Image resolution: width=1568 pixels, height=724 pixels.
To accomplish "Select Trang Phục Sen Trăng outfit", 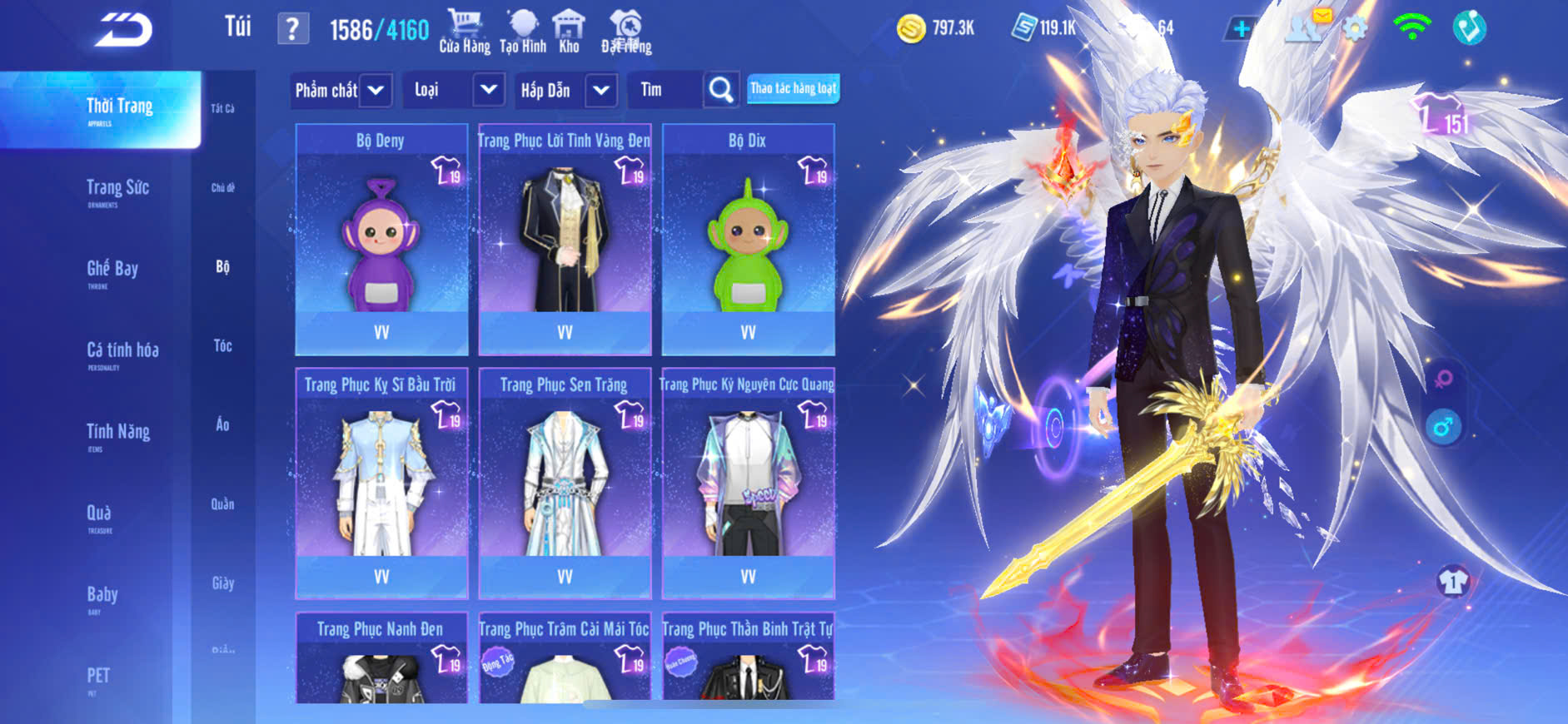I will click(x=565, y=483).
